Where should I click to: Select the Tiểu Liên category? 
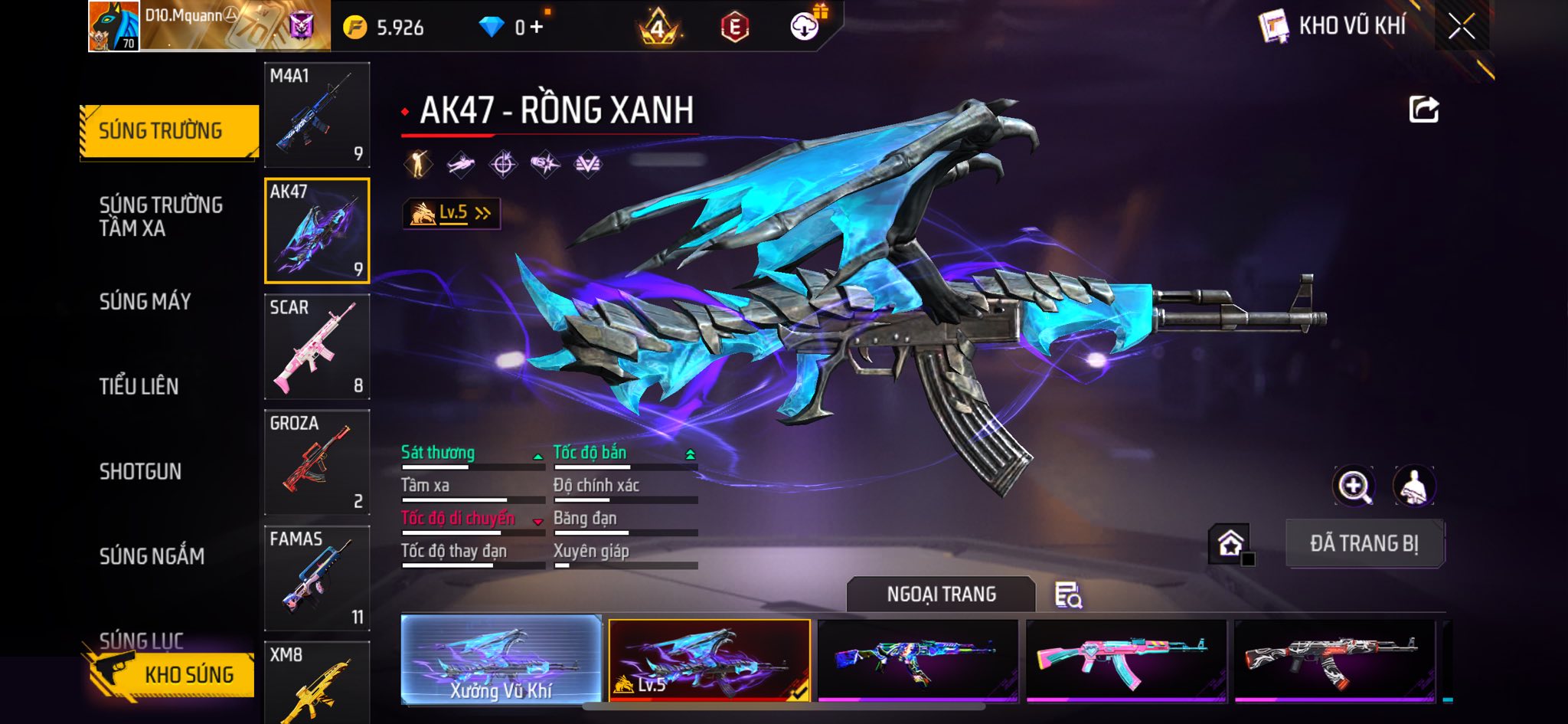coord(139,386)
